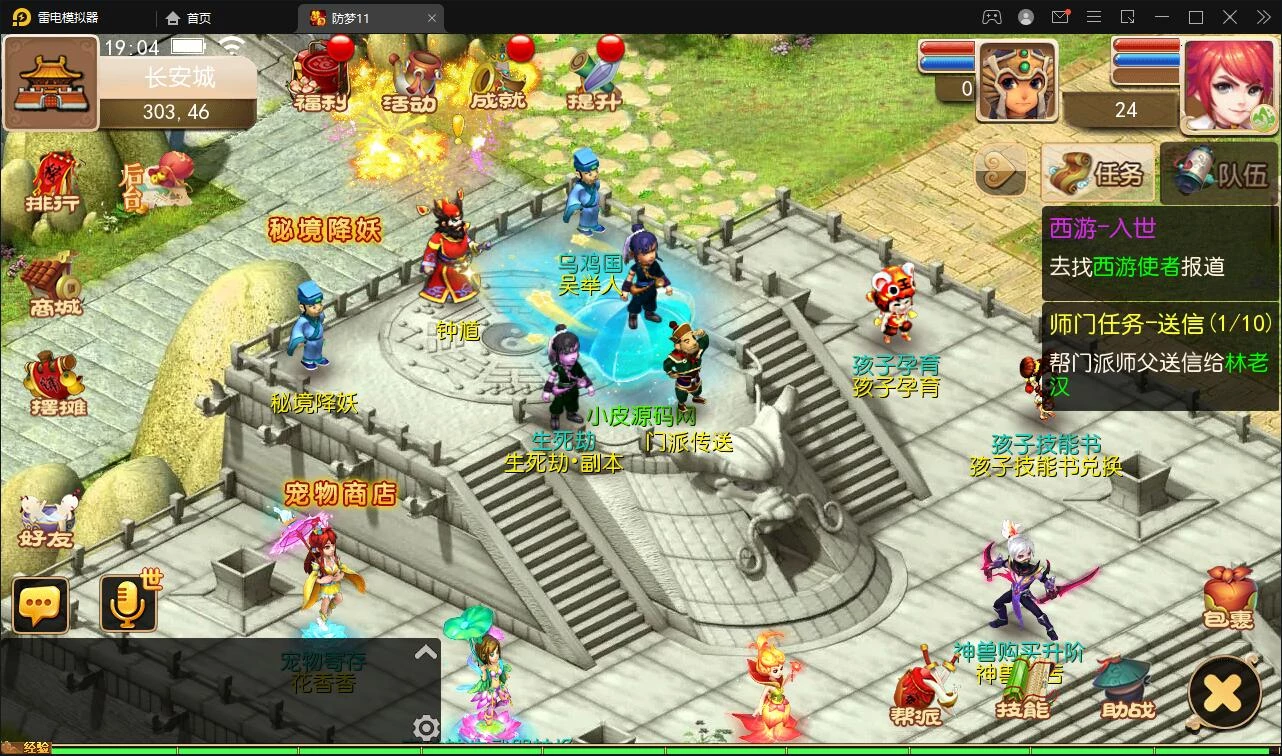Open the 技能 skills menu
The height and width of the screenshot is (756, 1282).
1022,690
